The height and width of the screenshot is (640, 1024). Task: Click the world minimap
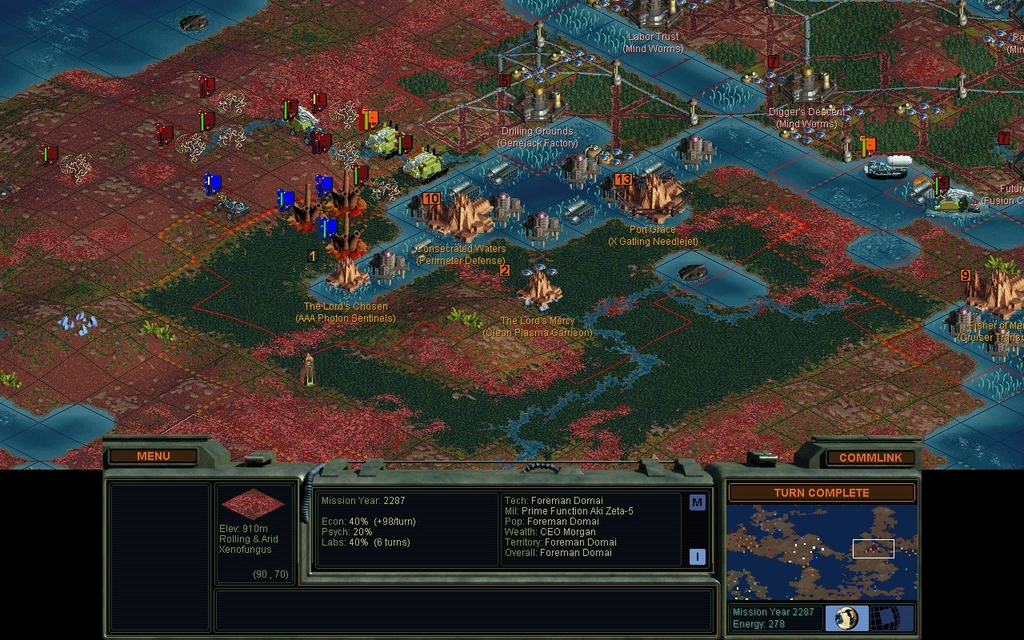[821, 552]
